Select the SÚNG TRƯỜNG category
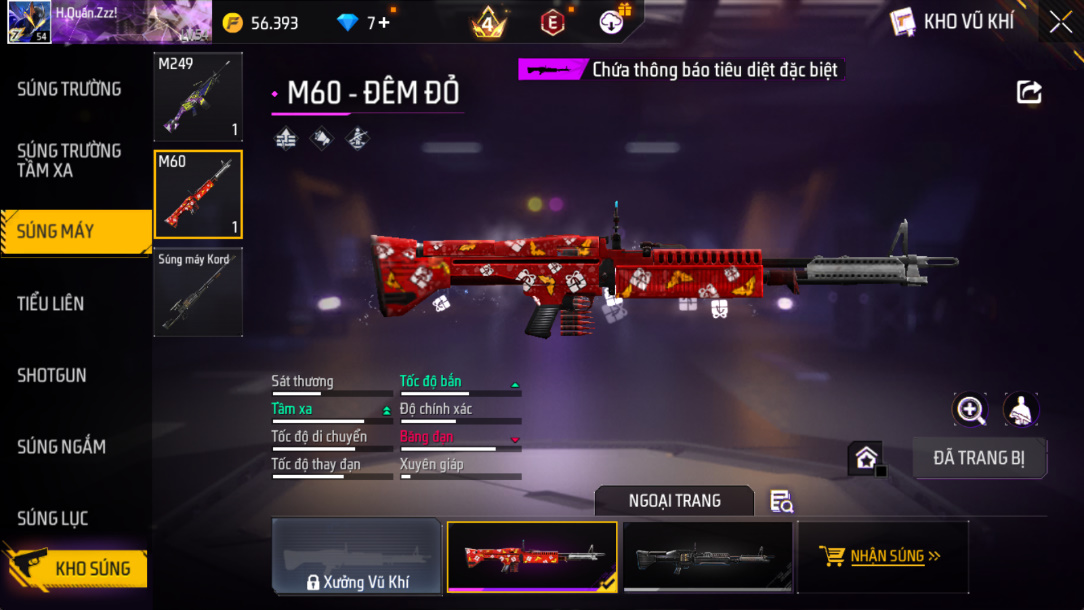Viewport: 1084px width, 610px height. click(69, 89)
